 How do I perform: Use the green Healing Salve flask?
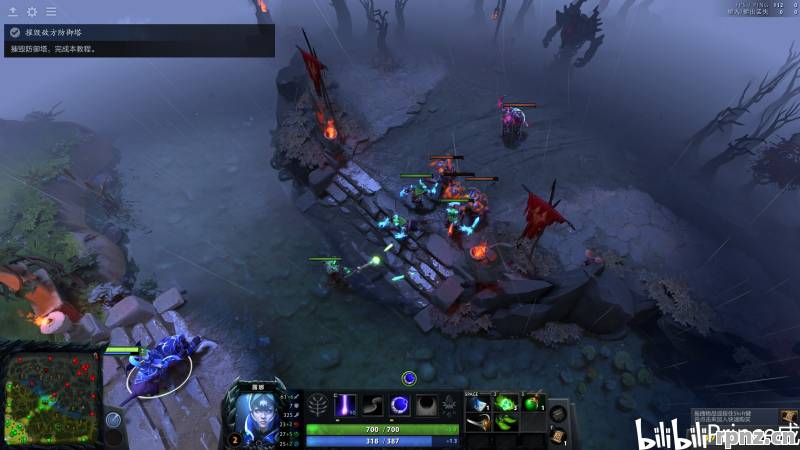(x=532, y=403)
